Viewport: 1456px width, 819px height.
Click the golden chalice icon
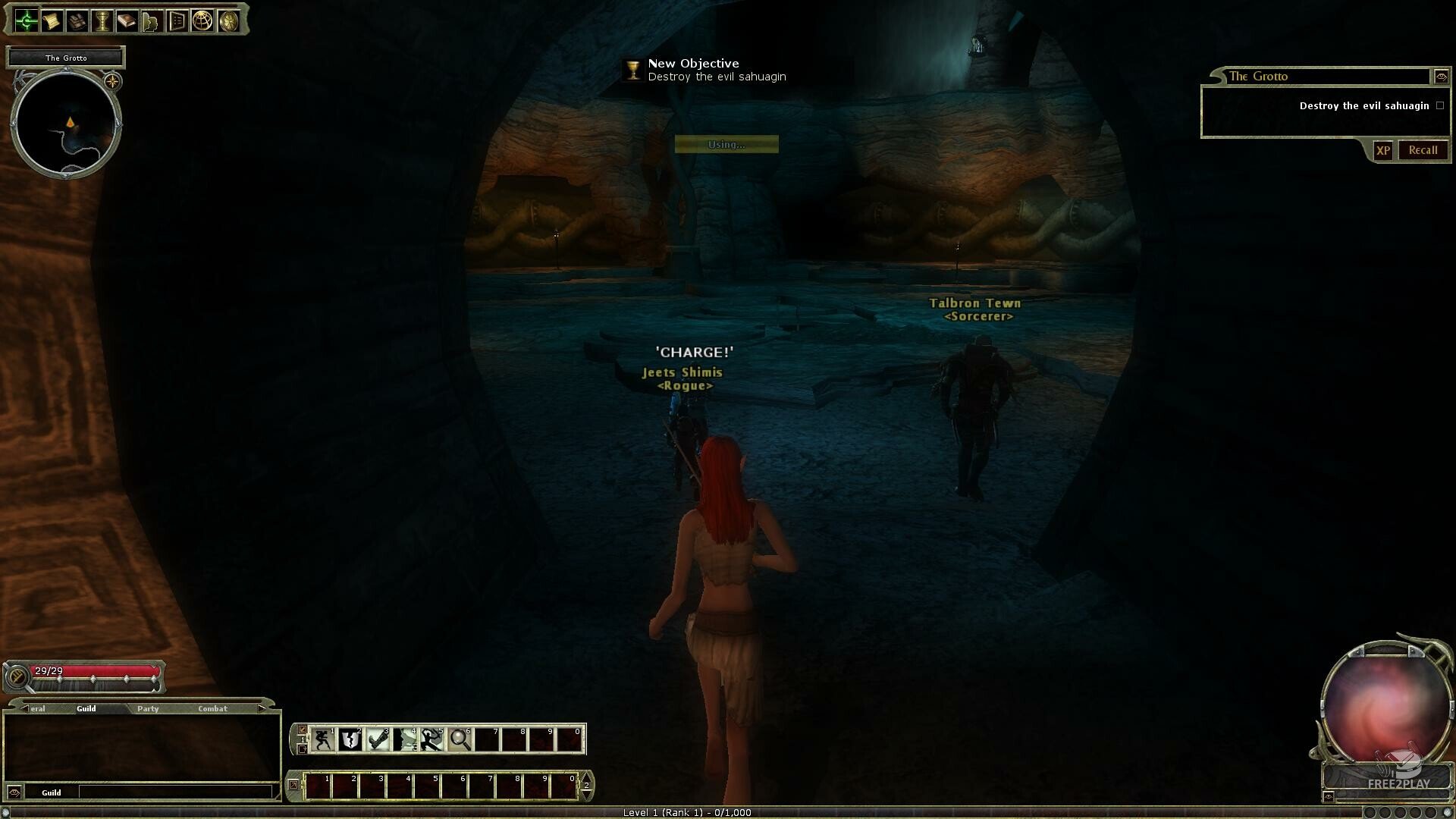pos(102,20)
